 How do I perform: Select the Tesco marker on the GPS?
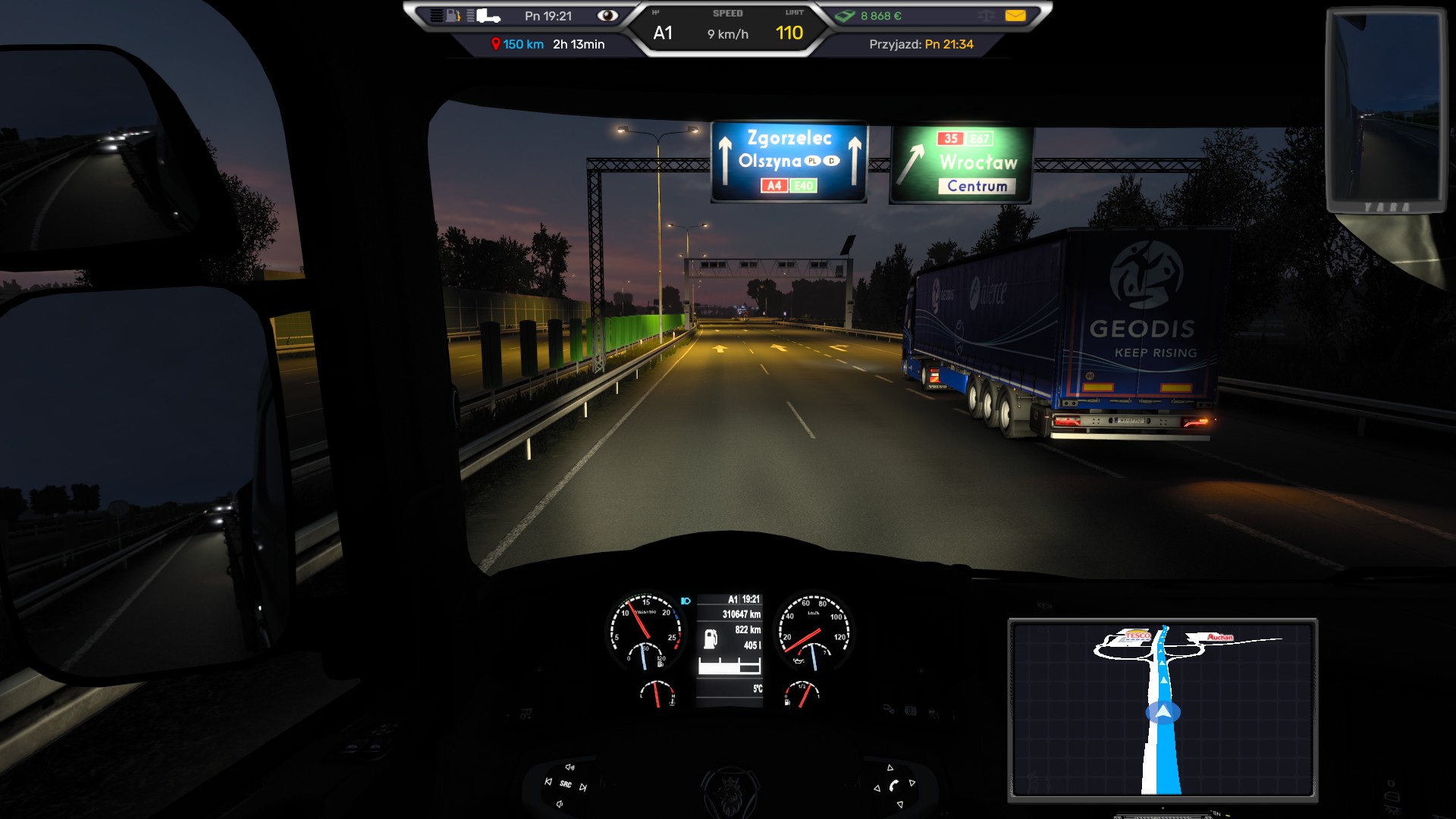click(1137, 635)
